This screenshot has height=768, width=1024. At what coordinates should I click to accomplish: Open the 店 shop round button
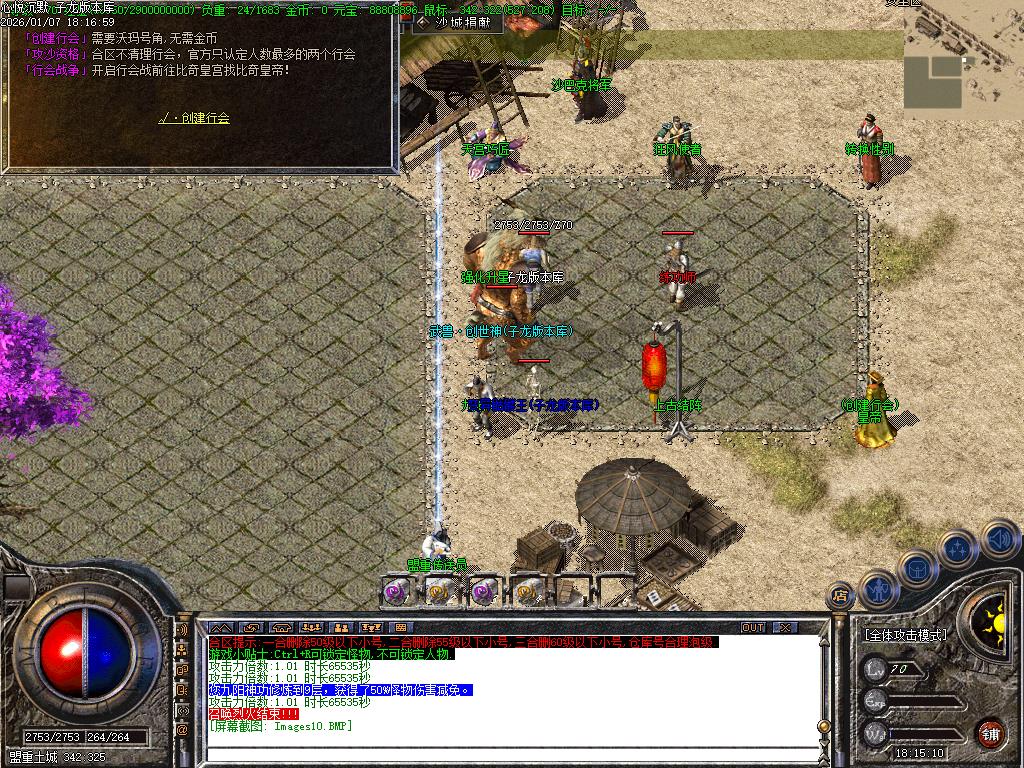click(x=840, y=598)
